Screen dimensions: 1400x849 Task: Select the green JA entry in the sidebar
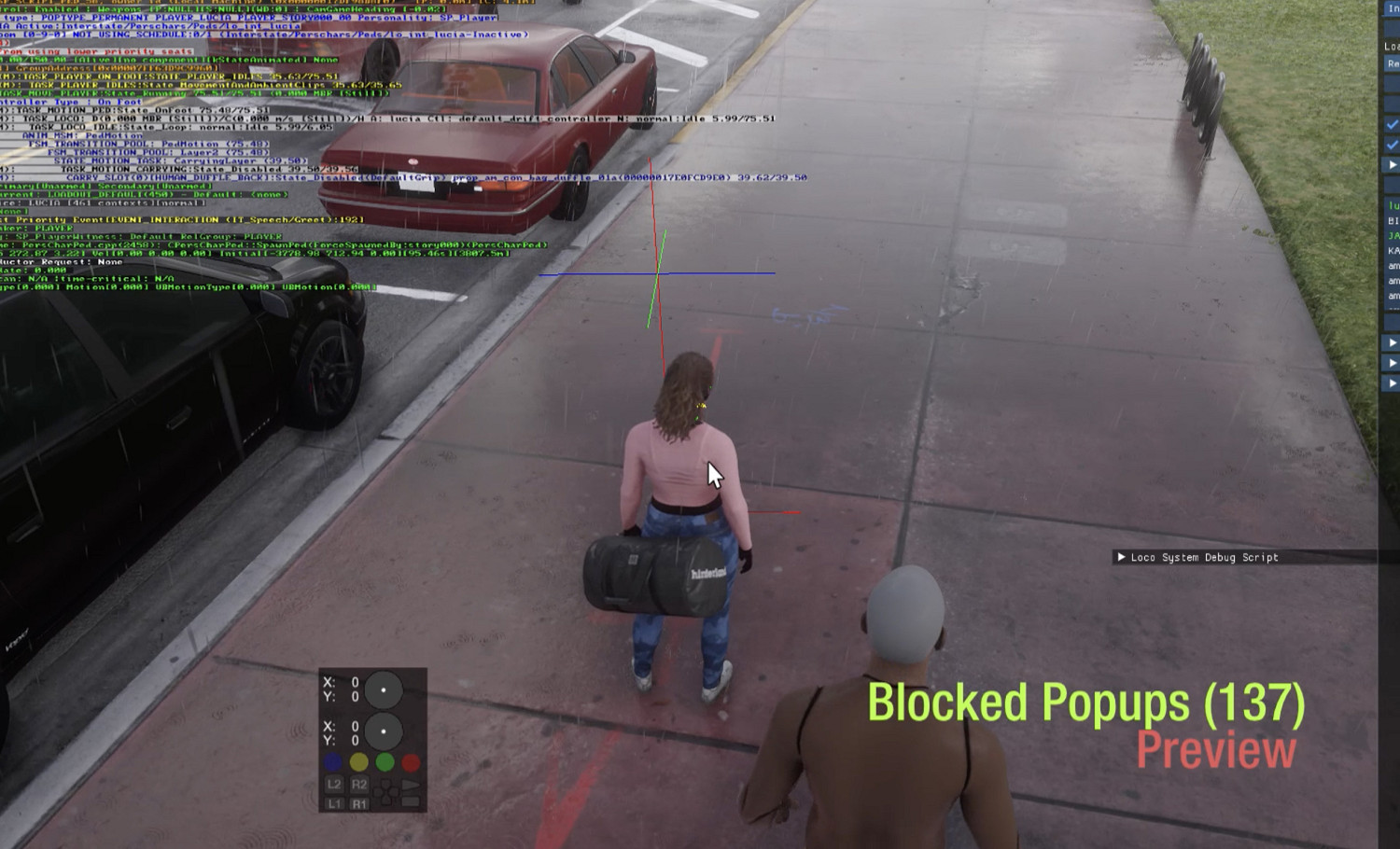click(1393, 236)
